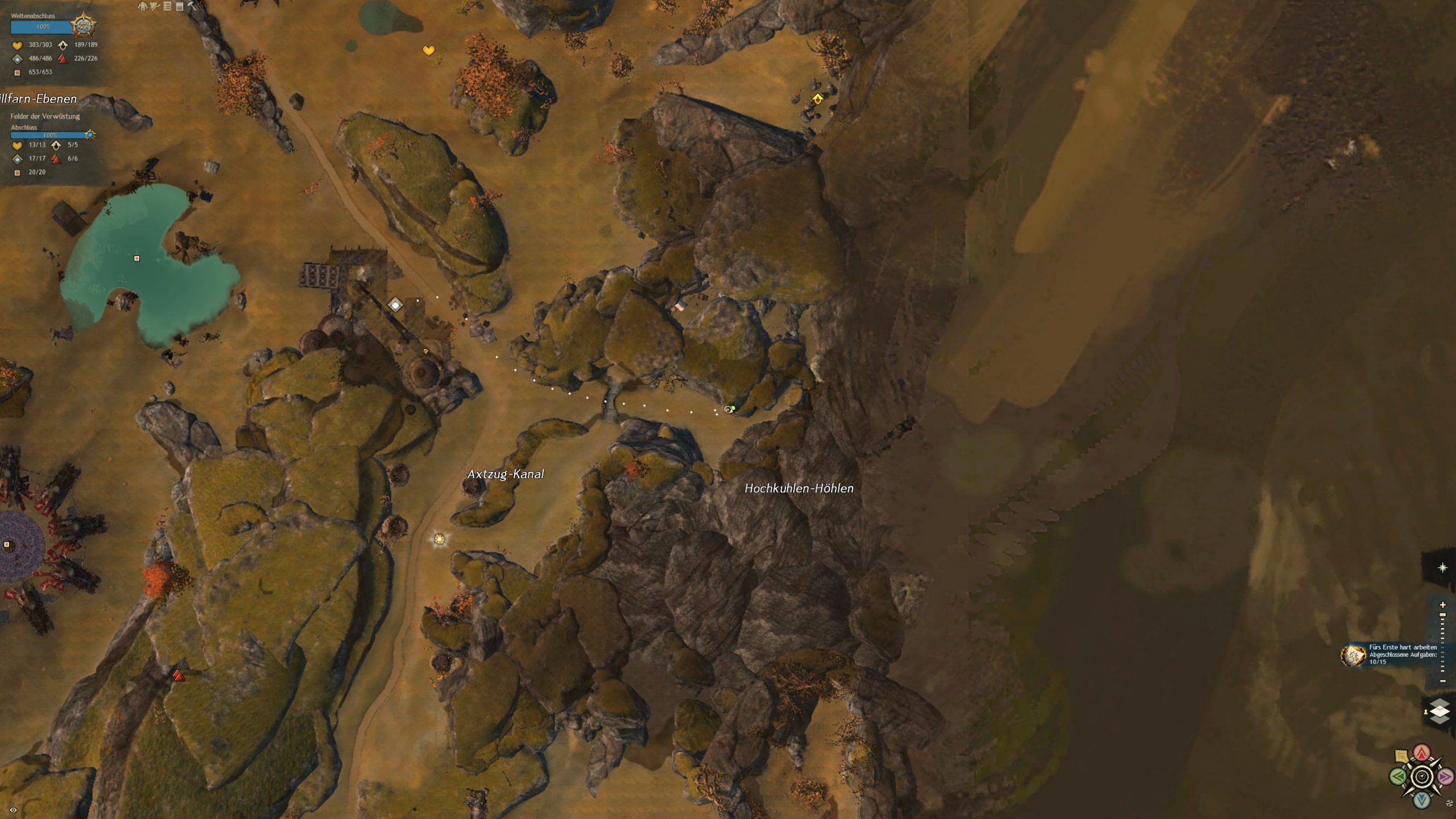This screenshot has height=819, width=1456.
Task: Click the map zoom slider track
Action: point(1442,643)
